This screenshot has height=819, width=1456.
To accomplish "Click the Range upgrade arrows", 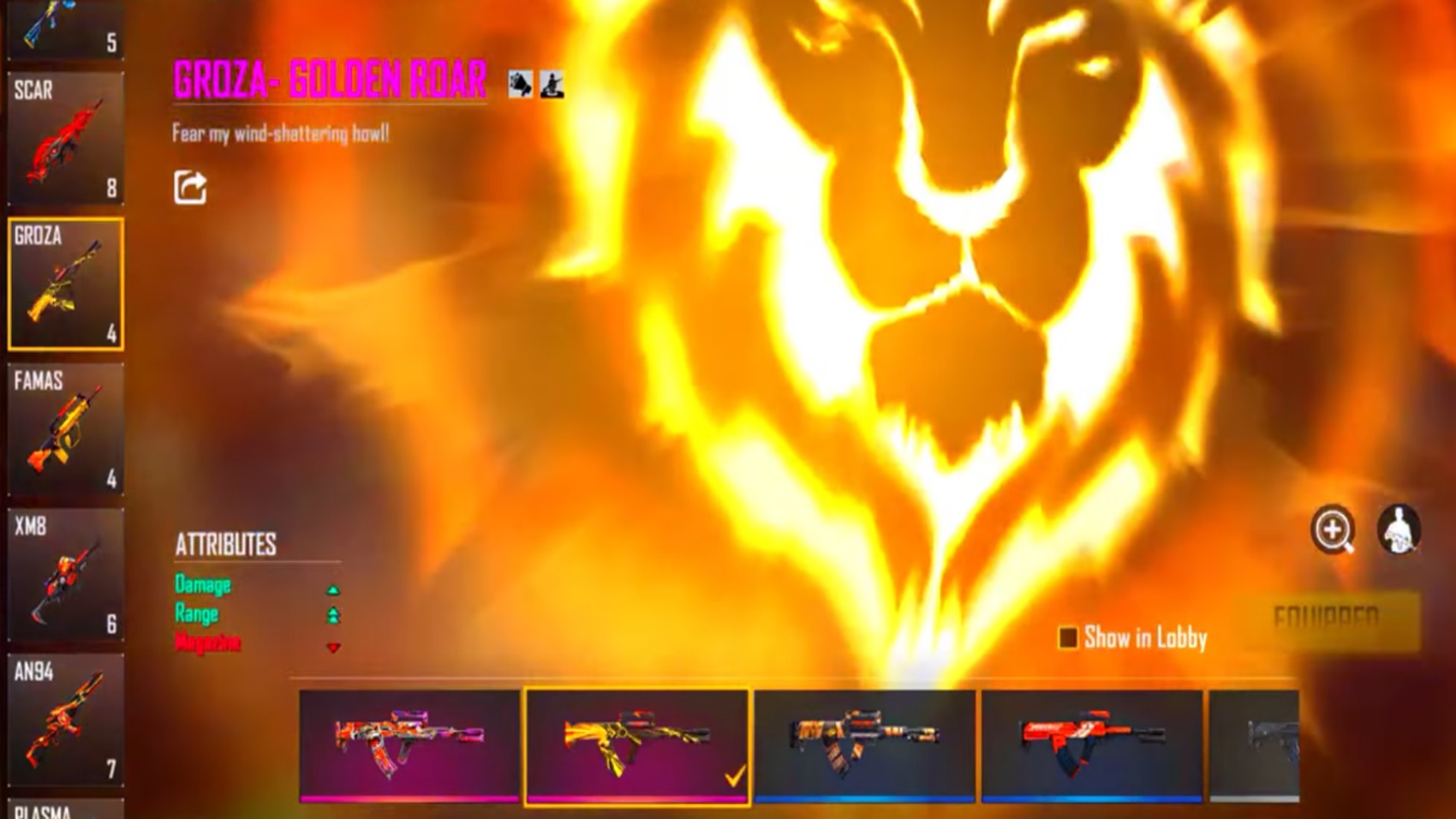I will 332,615.
